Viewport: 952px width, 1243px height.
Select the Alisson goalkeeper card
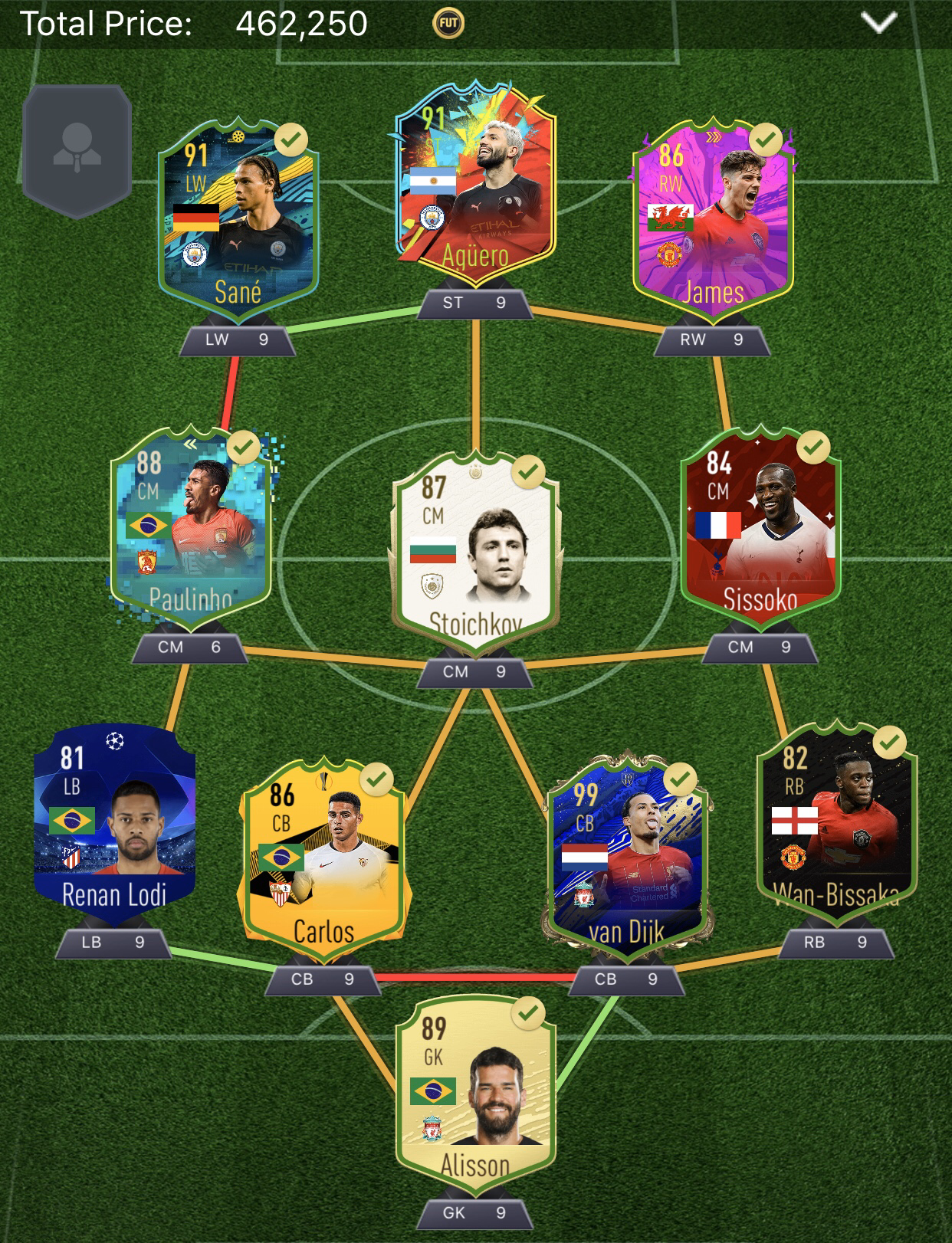pyautogui.click(x=475, y=1094)
